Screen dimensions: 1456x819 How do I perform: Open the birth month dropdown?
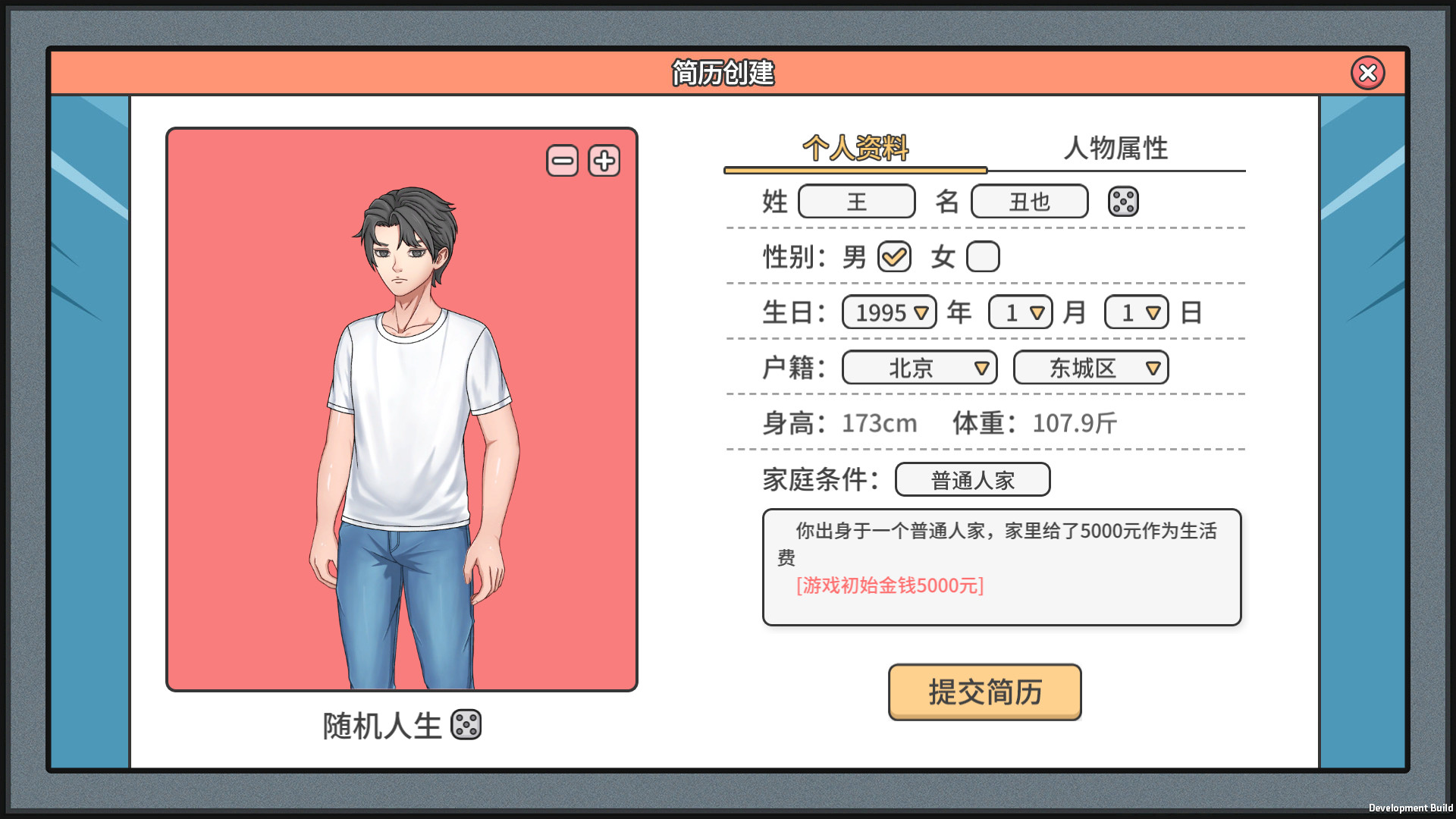[1019, 312]
